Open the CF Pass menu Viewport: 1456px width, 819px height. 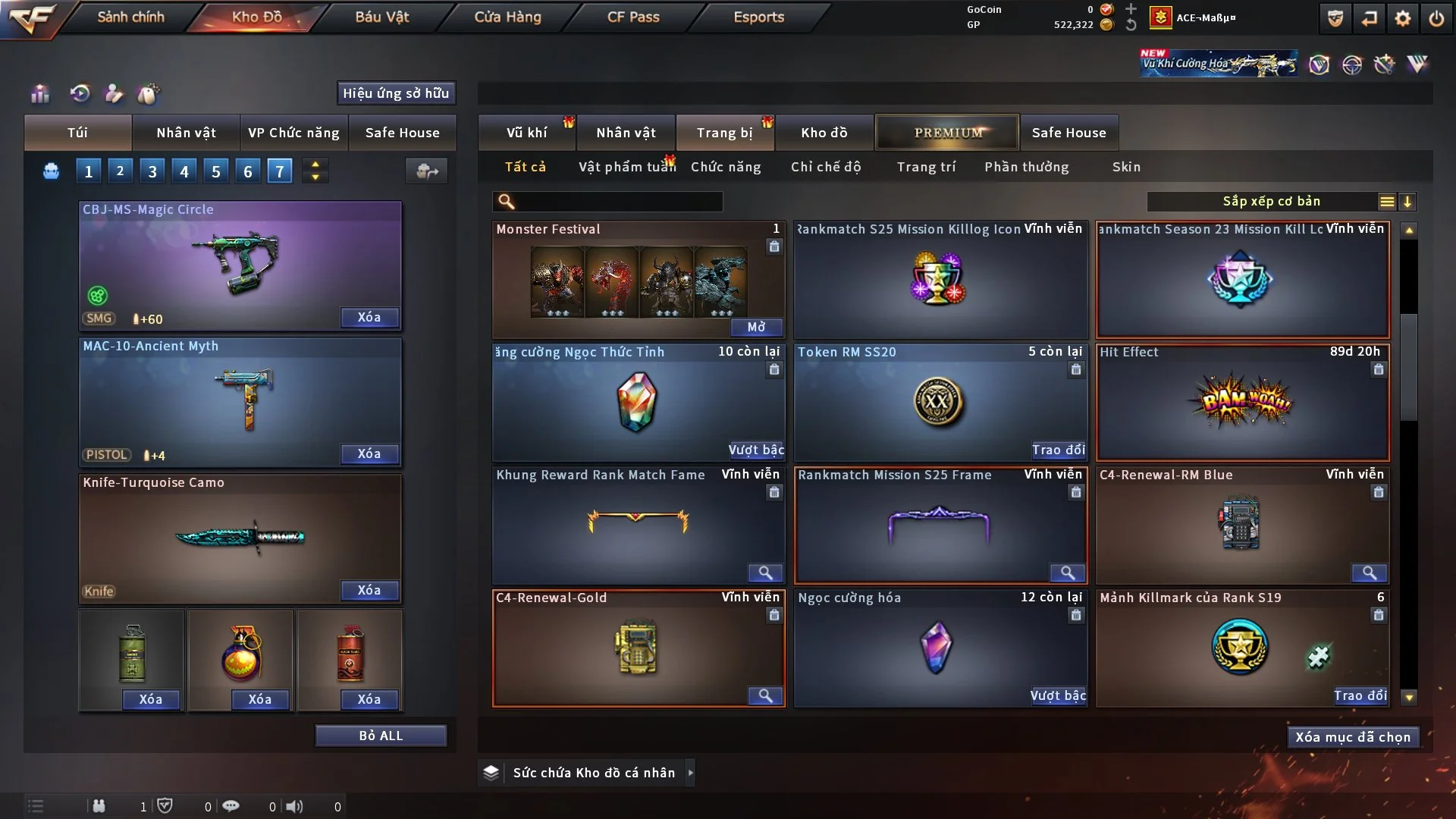coord(633,17)
